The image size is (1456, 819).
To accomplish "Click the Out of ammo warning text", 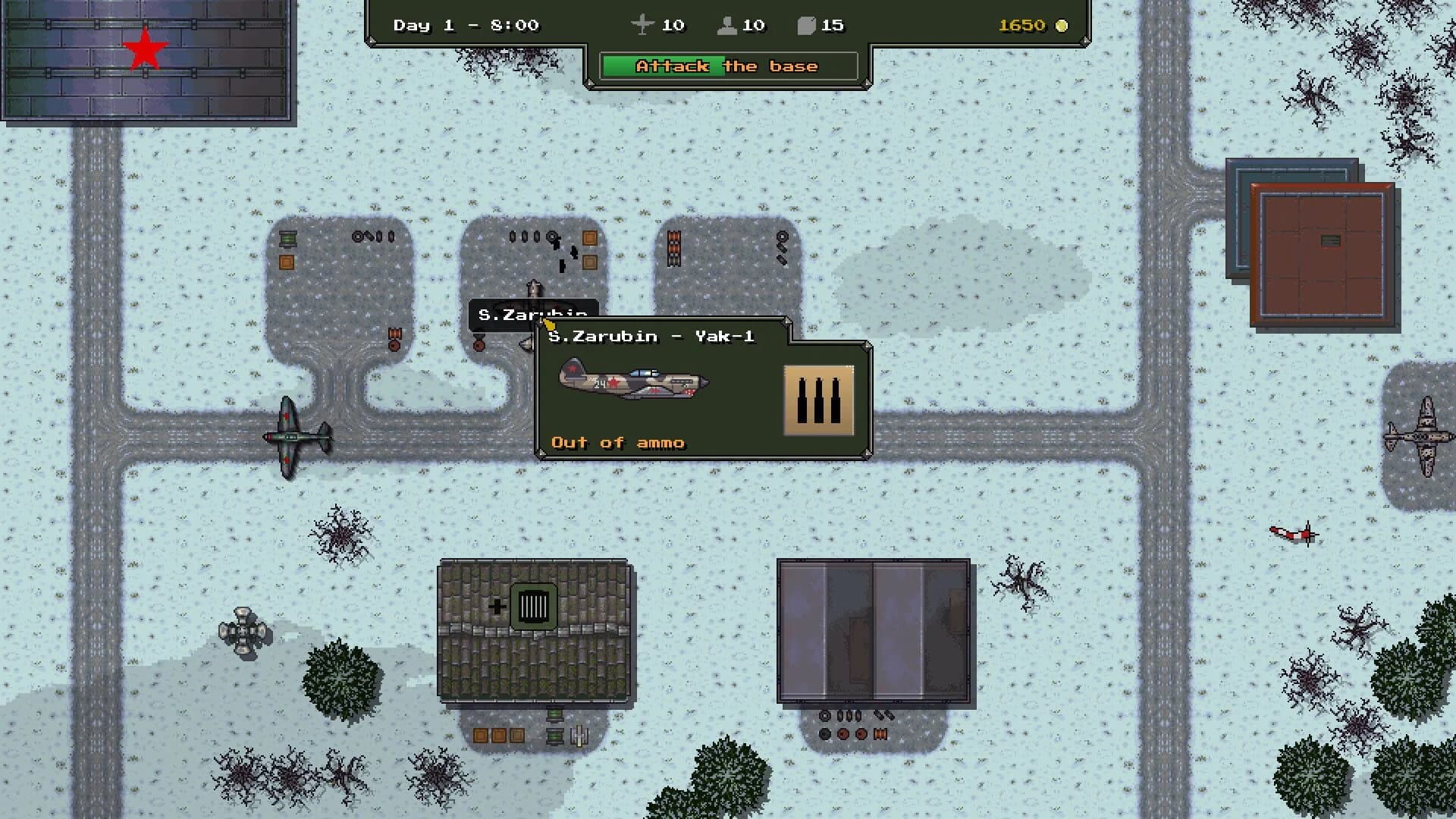I will tap(618, 442).
